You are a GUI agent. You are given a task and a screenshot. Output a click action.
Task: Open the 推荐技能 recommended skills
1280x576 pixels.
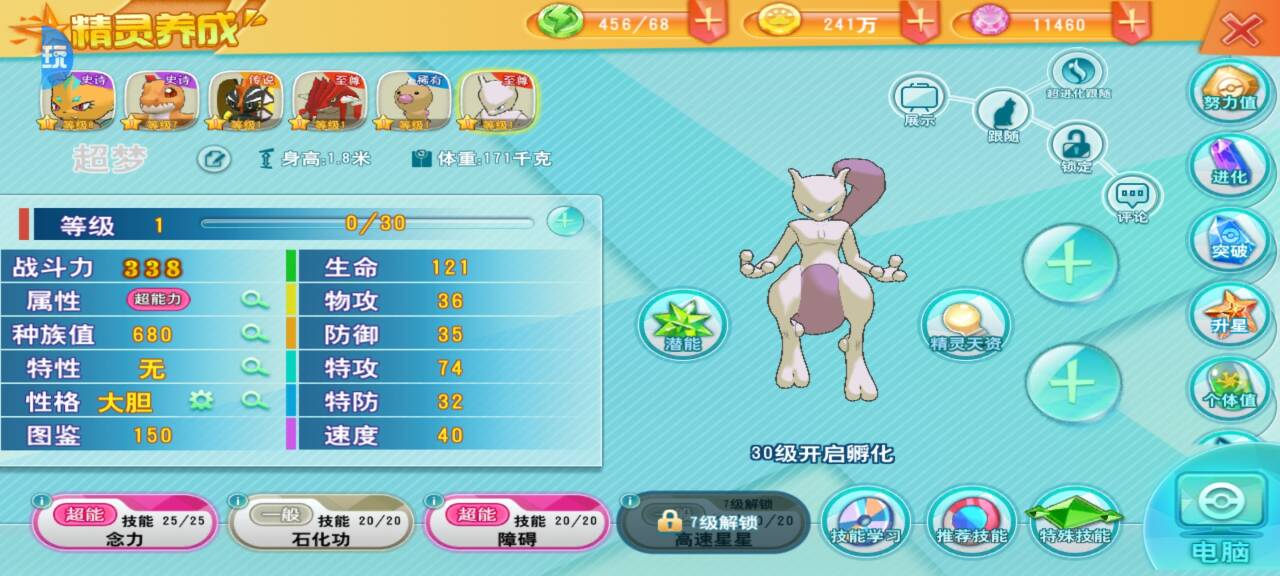971,521
